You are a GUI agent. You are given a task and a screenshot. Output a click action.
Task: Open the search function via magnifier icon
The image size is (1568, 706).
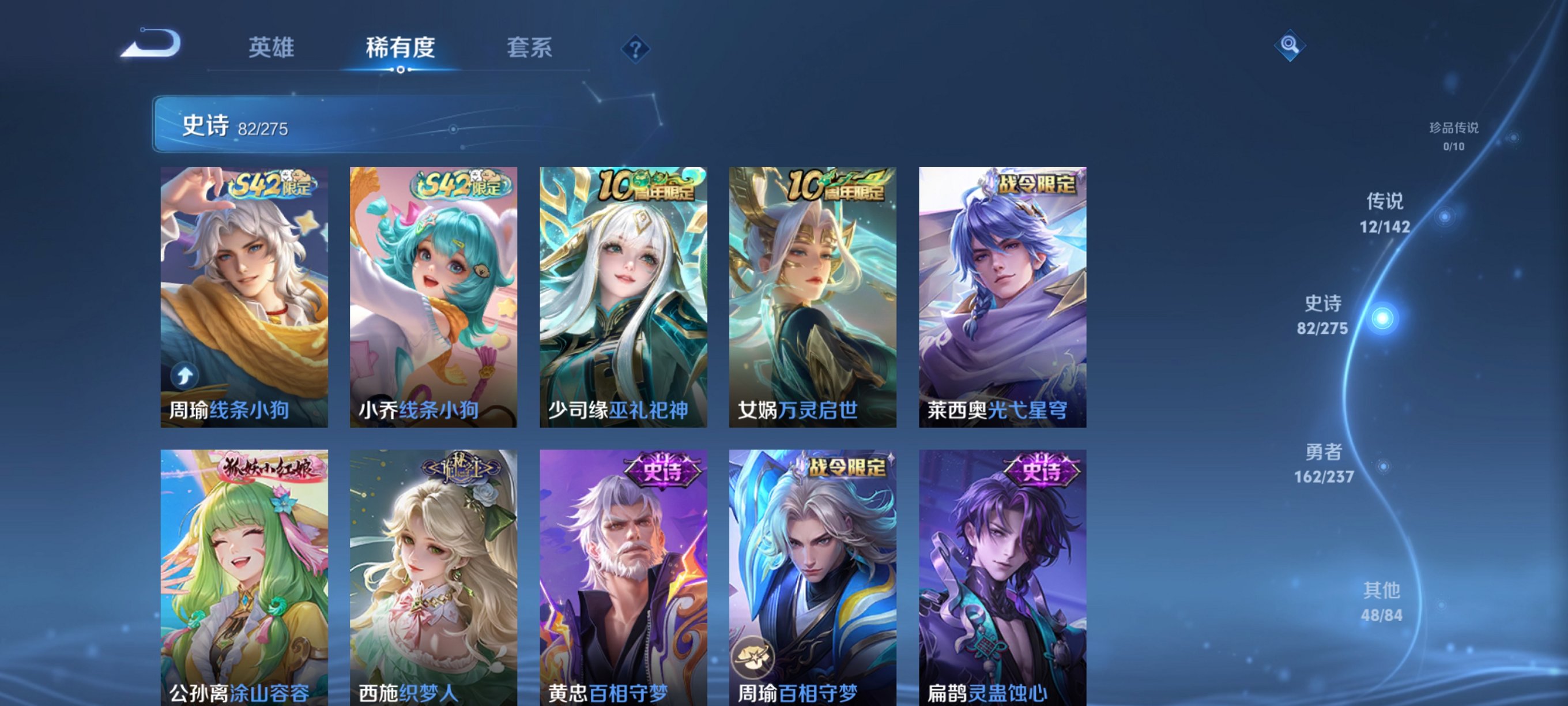[1290, 46]
